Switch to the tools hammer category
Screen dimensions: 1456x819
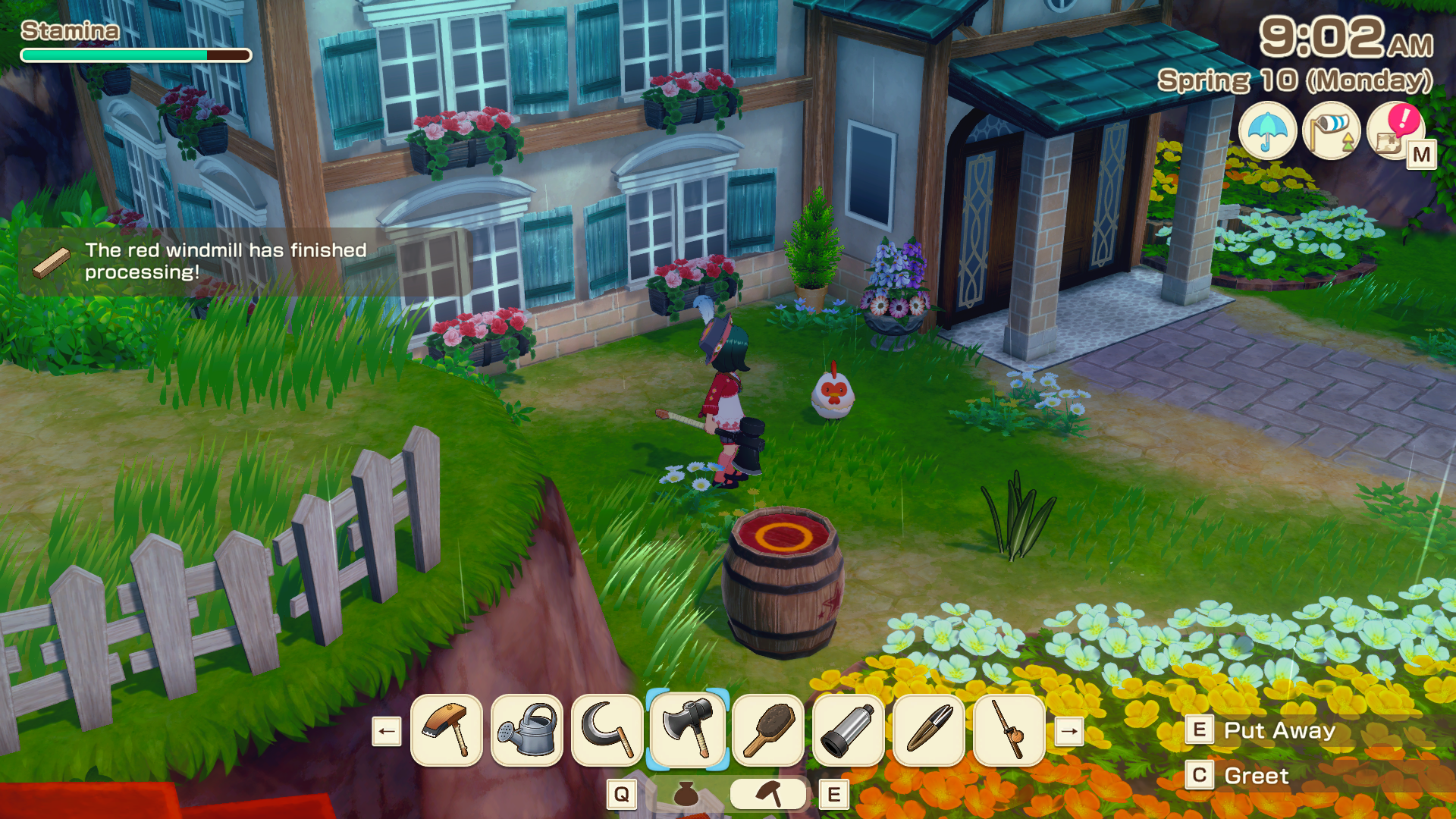(x=768, y=794)
